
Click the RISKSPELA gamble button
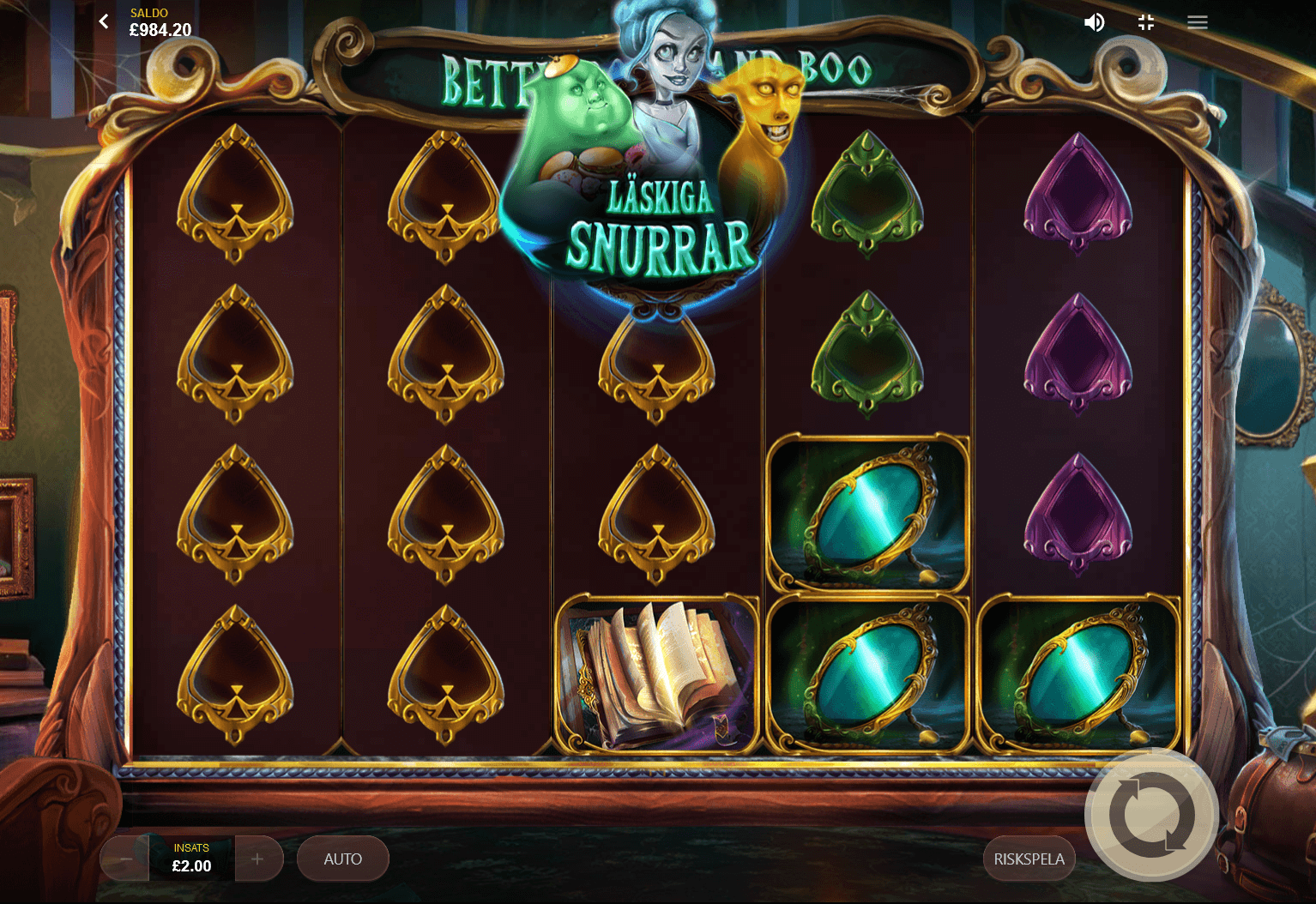pos(1029,859)
